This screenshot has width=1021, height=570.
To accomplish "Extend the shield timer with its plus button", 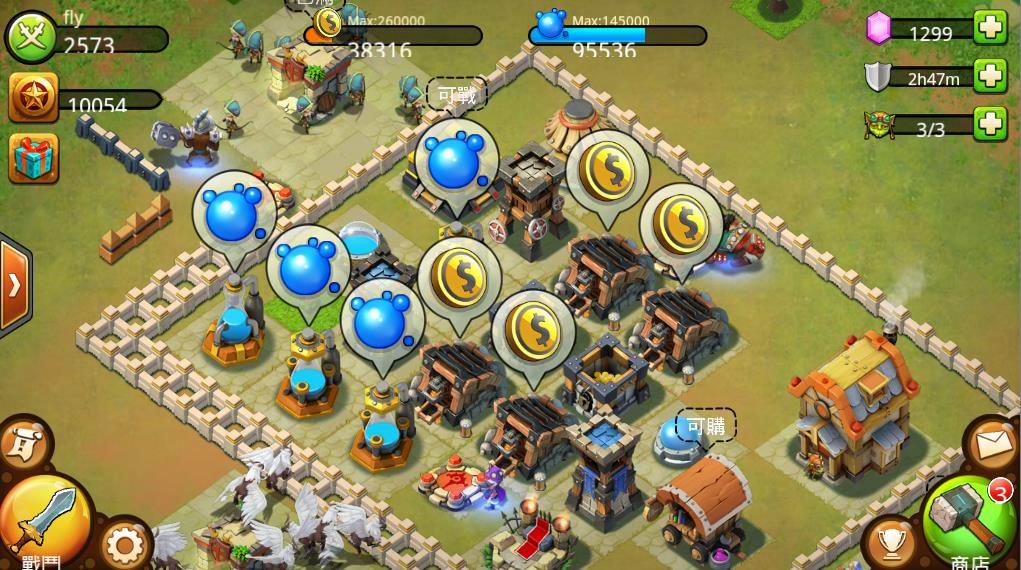I will pos(990,76).
